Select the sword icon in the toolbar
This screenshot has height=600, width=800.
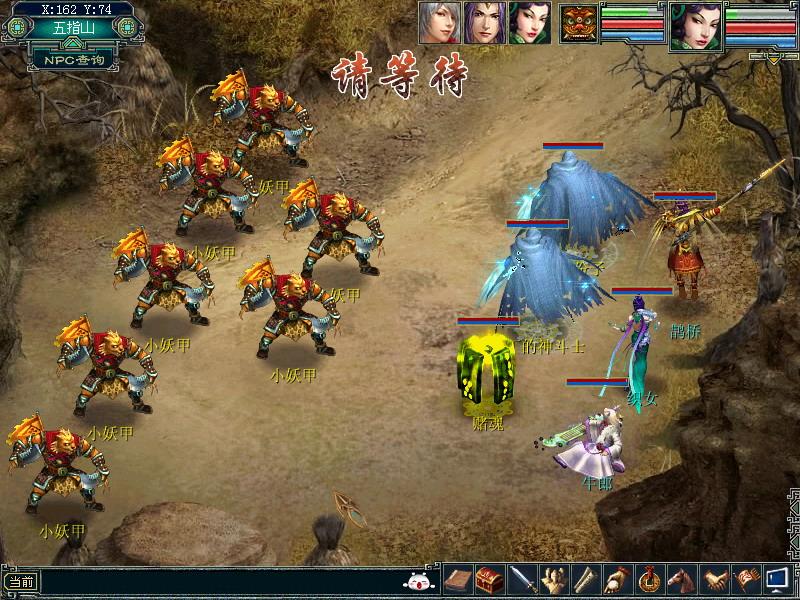click(521, 579)
